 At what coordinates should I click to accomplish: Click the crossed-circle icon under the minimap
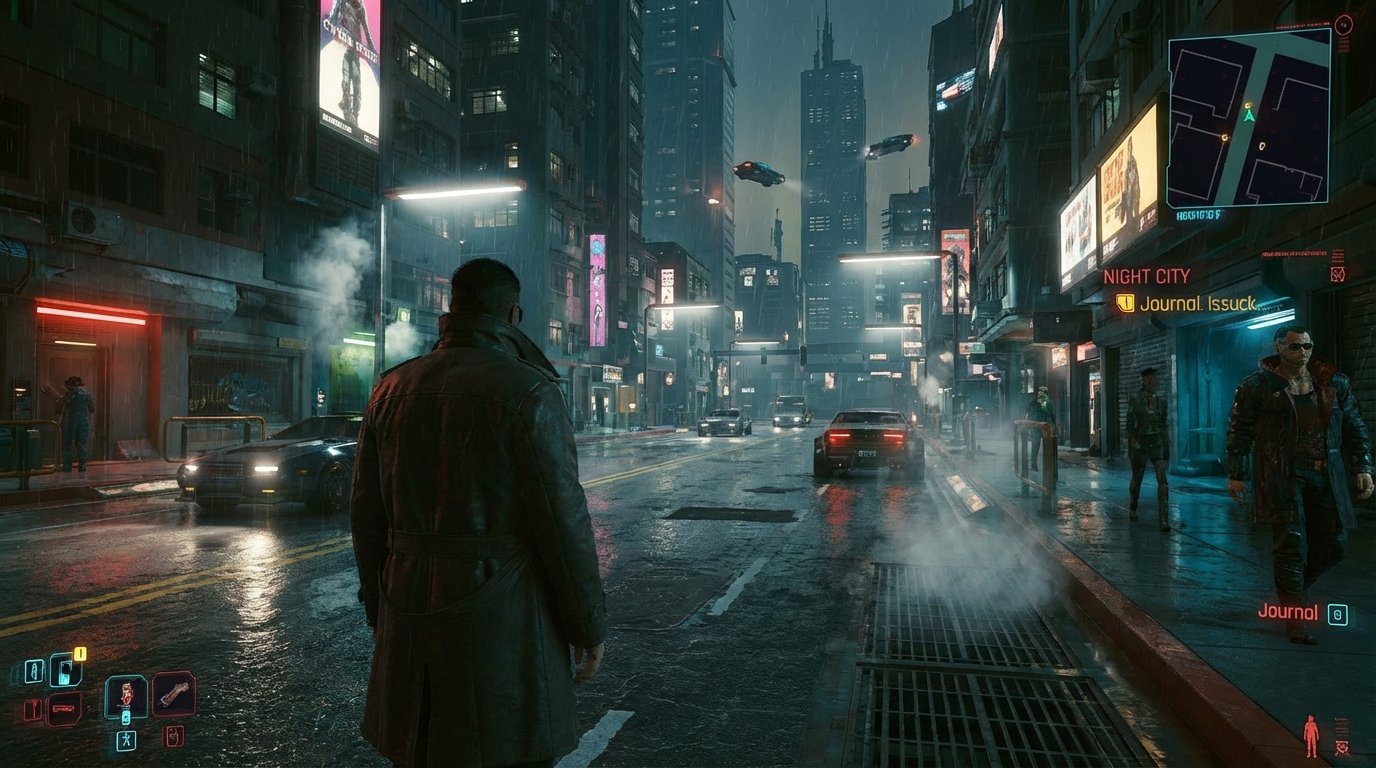[x=1337, y=274]
